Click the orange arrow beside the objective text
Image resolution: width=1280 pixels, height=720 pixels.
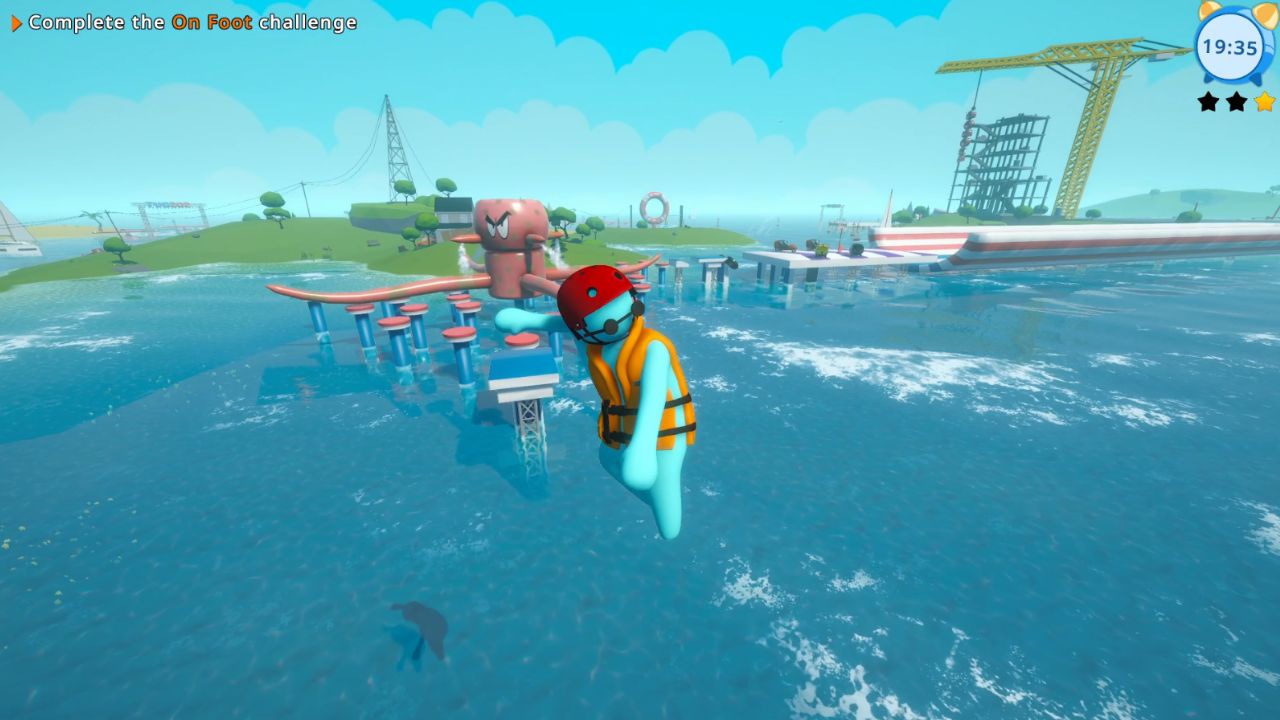point(14,22)
